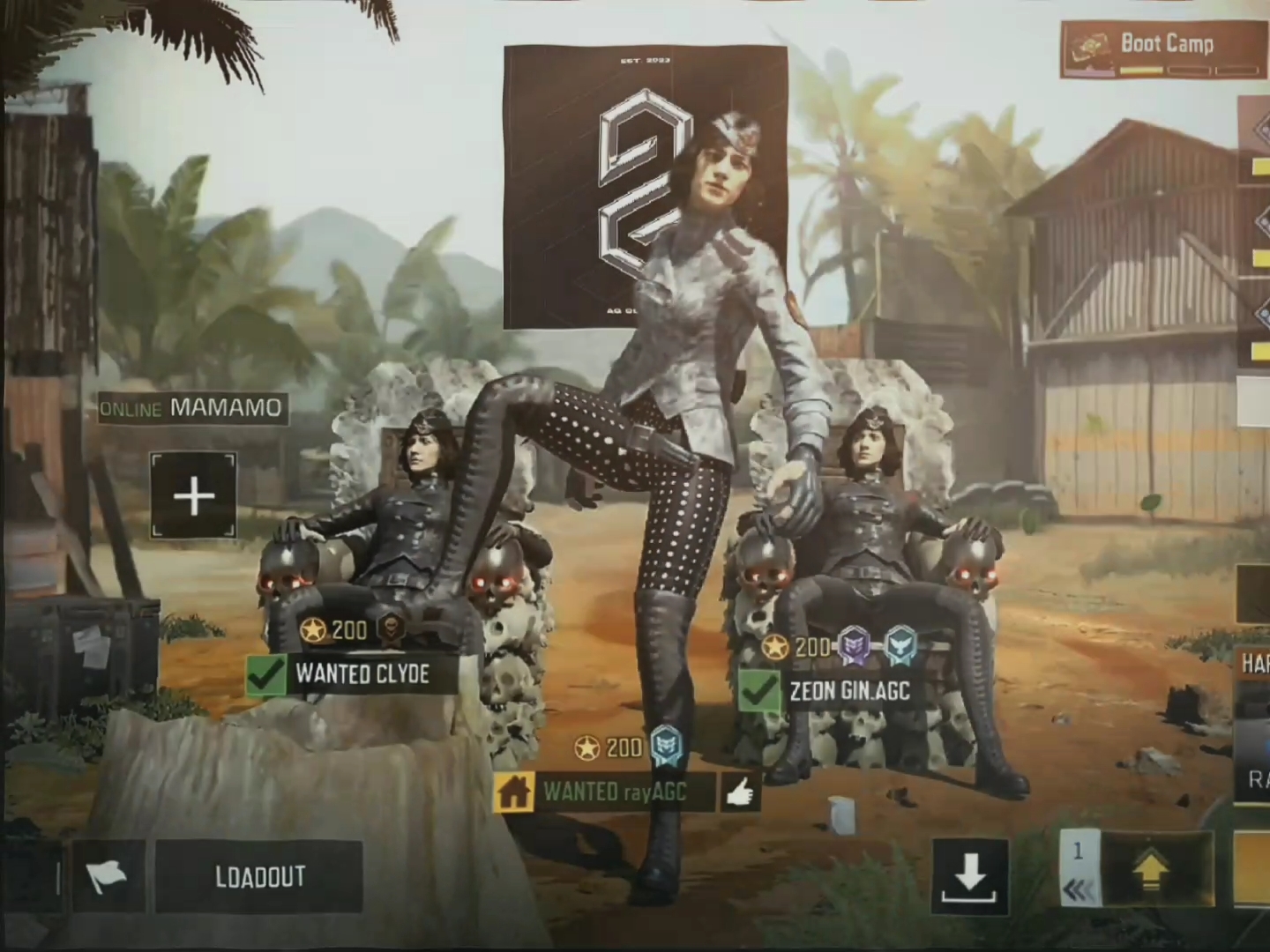Viewport: 1270px width, 952px height.
Task: Toggle WANTED CLYDE's green ready checkmark
Action: (x=265, y=675)
